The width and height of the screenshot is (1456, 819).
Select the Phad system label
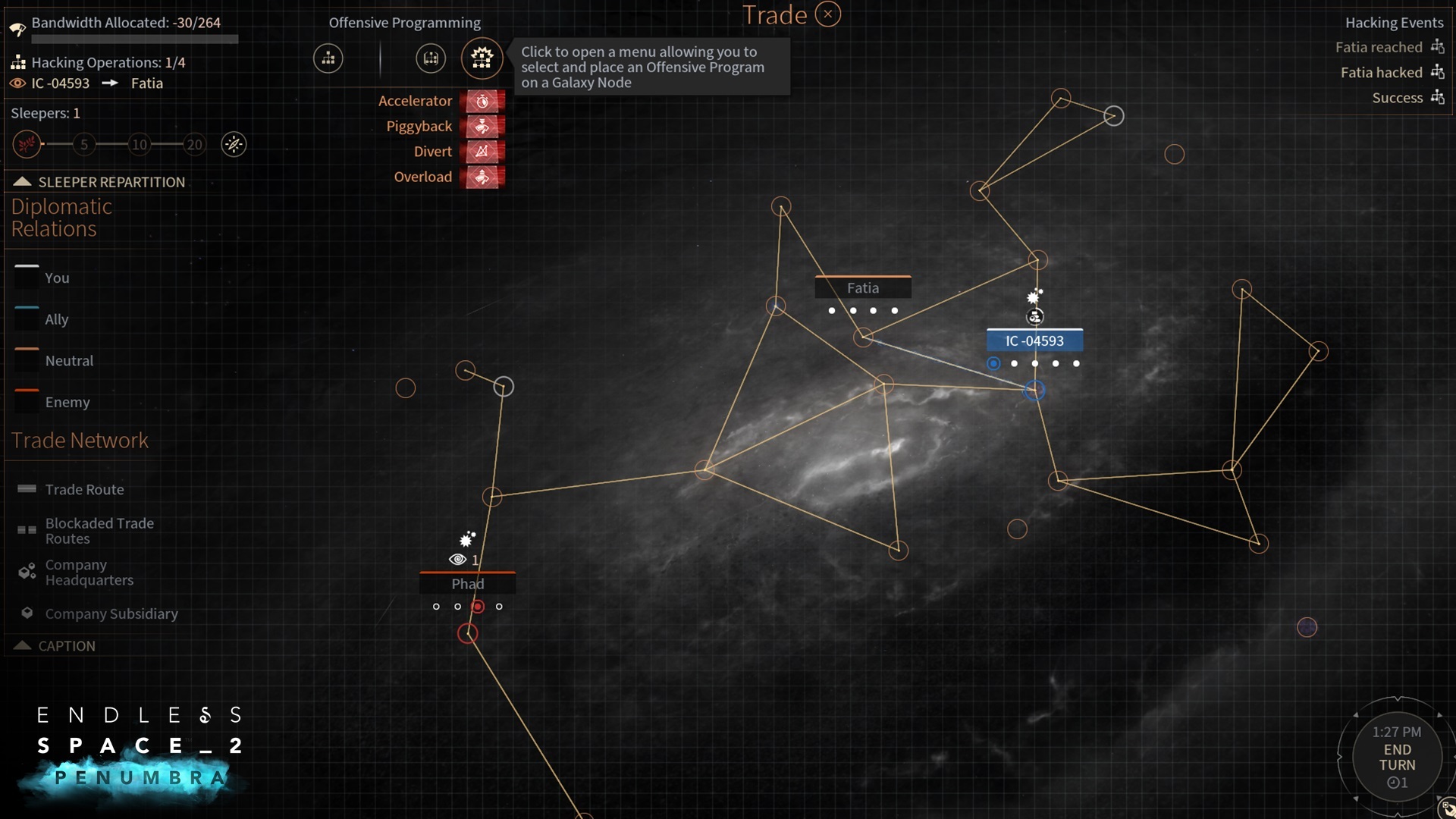pos(467,584)
